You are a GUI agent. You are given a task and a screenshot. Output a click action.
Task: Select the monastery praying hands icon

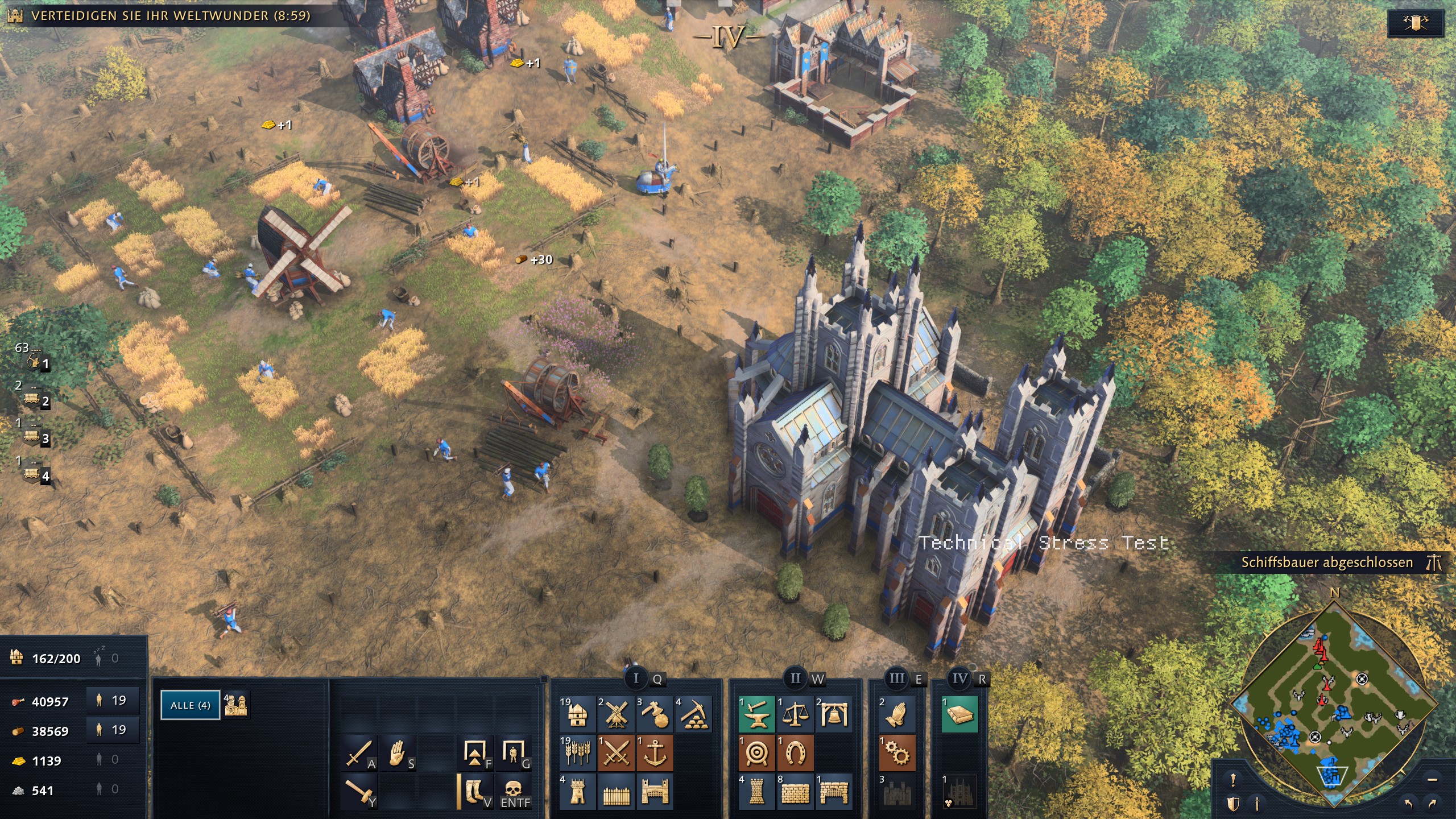click(x=897, y=714)
